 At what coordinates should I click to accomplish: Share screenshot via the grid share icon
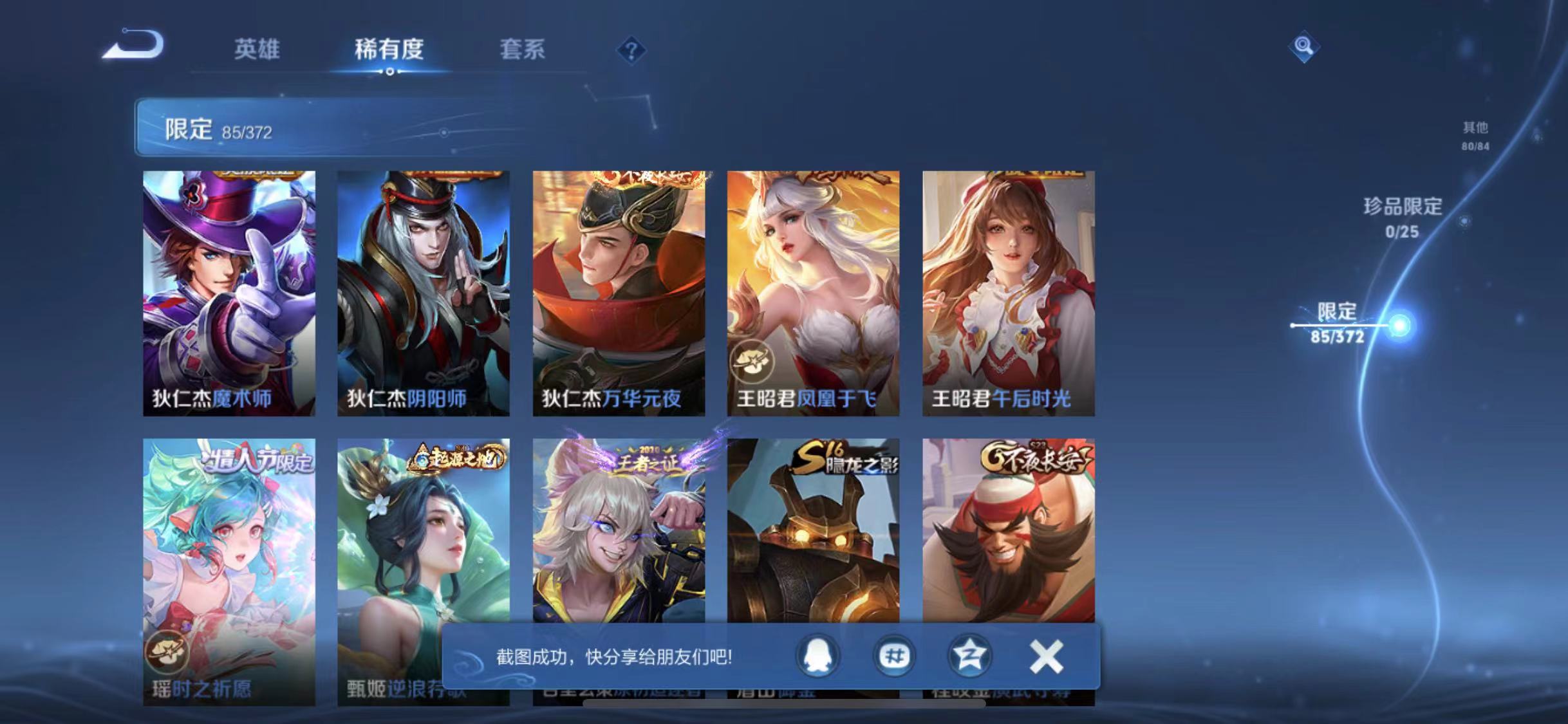894,656
